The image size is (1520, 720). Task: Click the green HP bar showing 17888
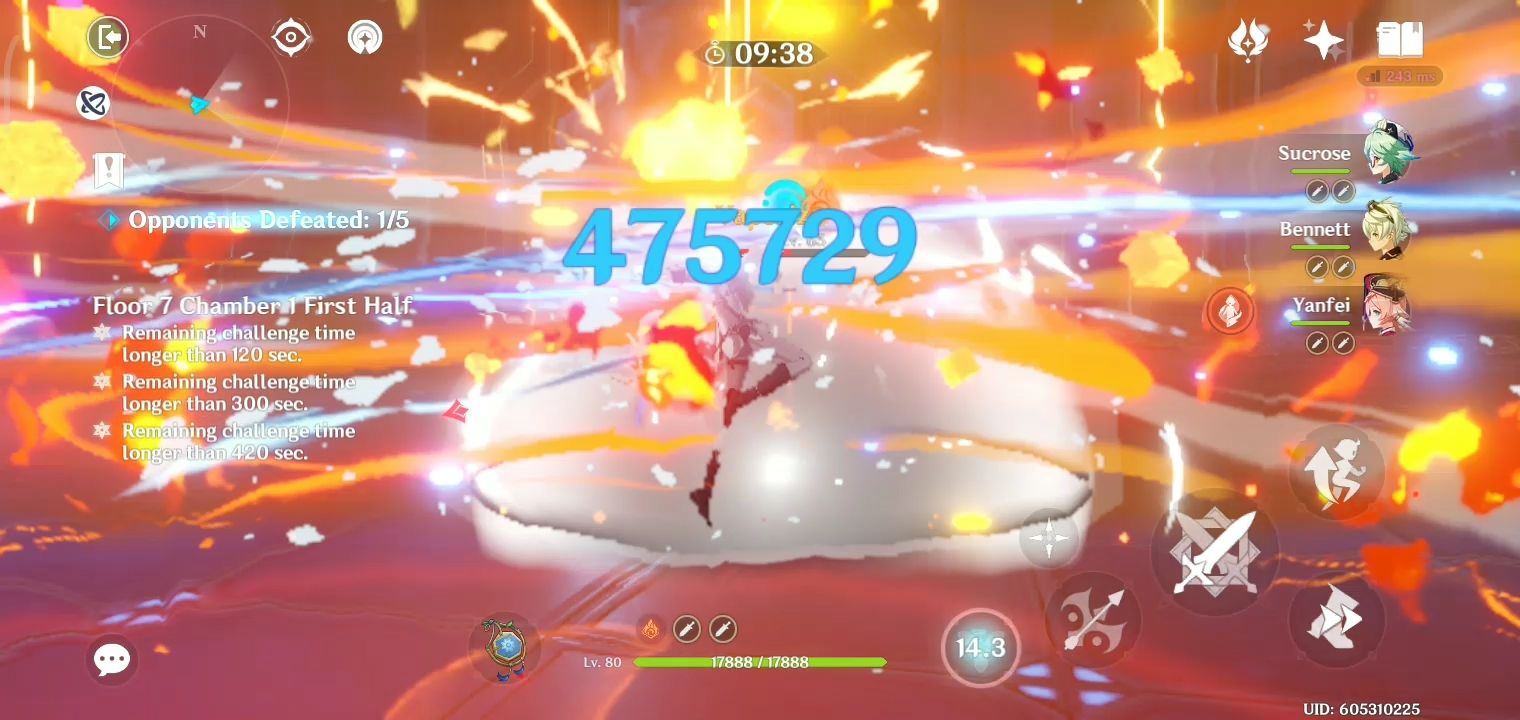pyautogui.click(x=762, y=662)
